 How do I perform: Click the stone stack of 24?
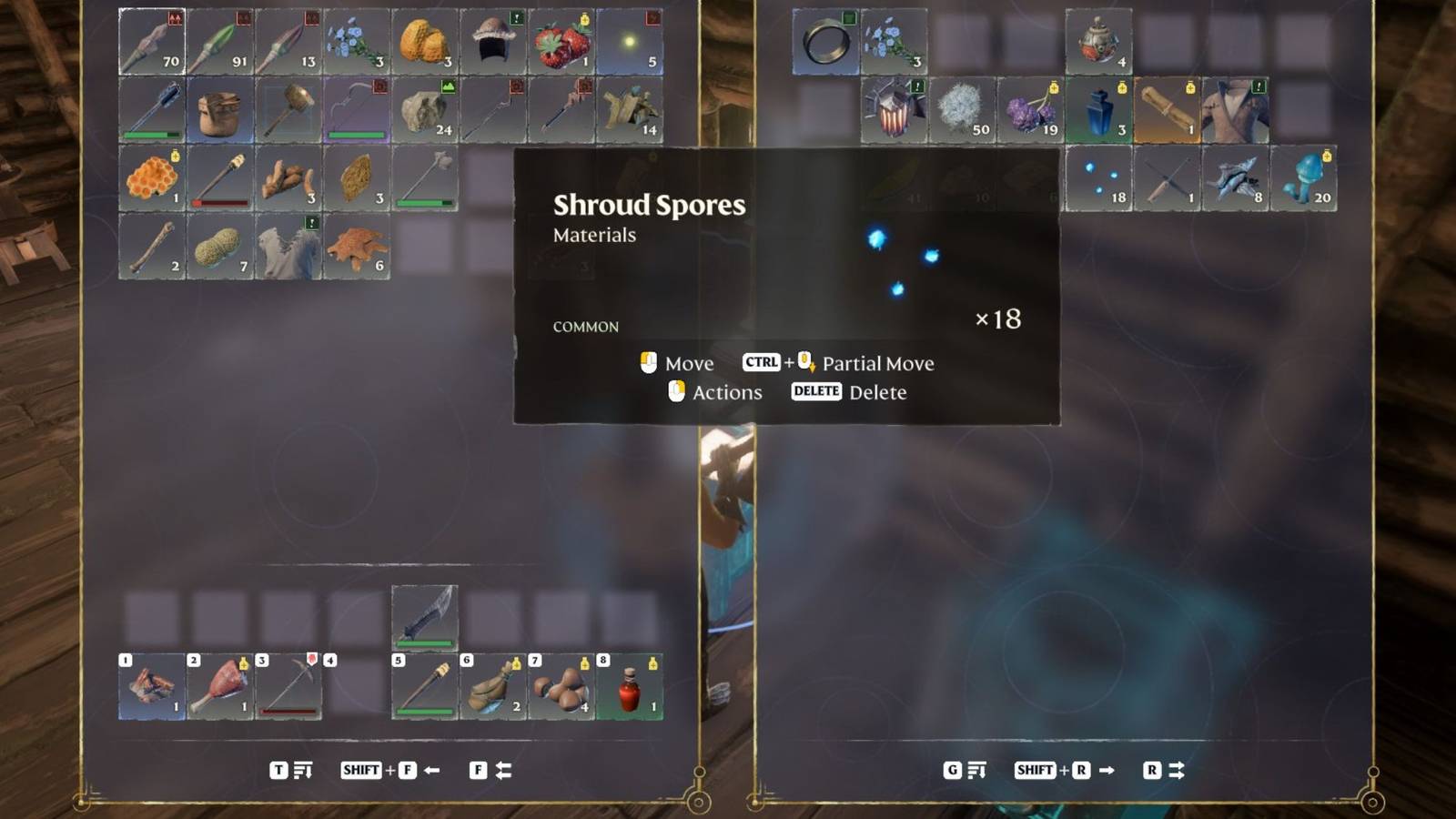[425, 109]
